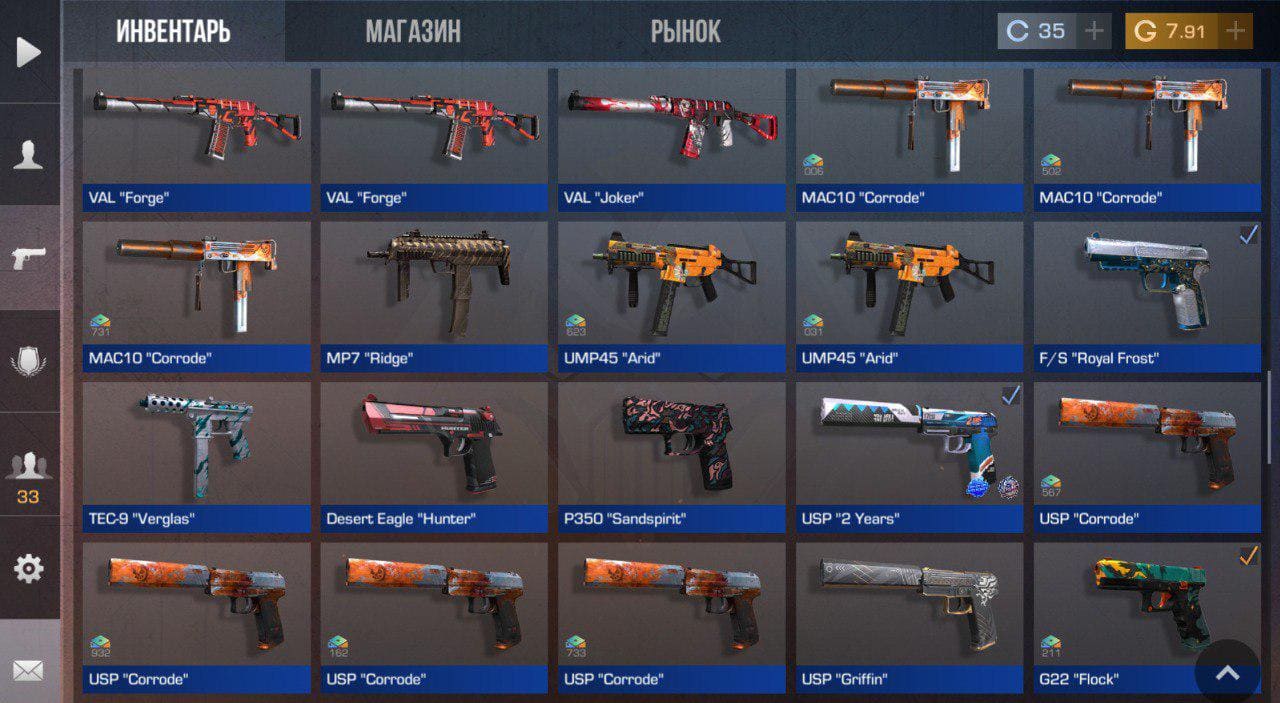Tap the play arrow in the sidebar
1280x703 pixels.
click(x=29, y=52)
